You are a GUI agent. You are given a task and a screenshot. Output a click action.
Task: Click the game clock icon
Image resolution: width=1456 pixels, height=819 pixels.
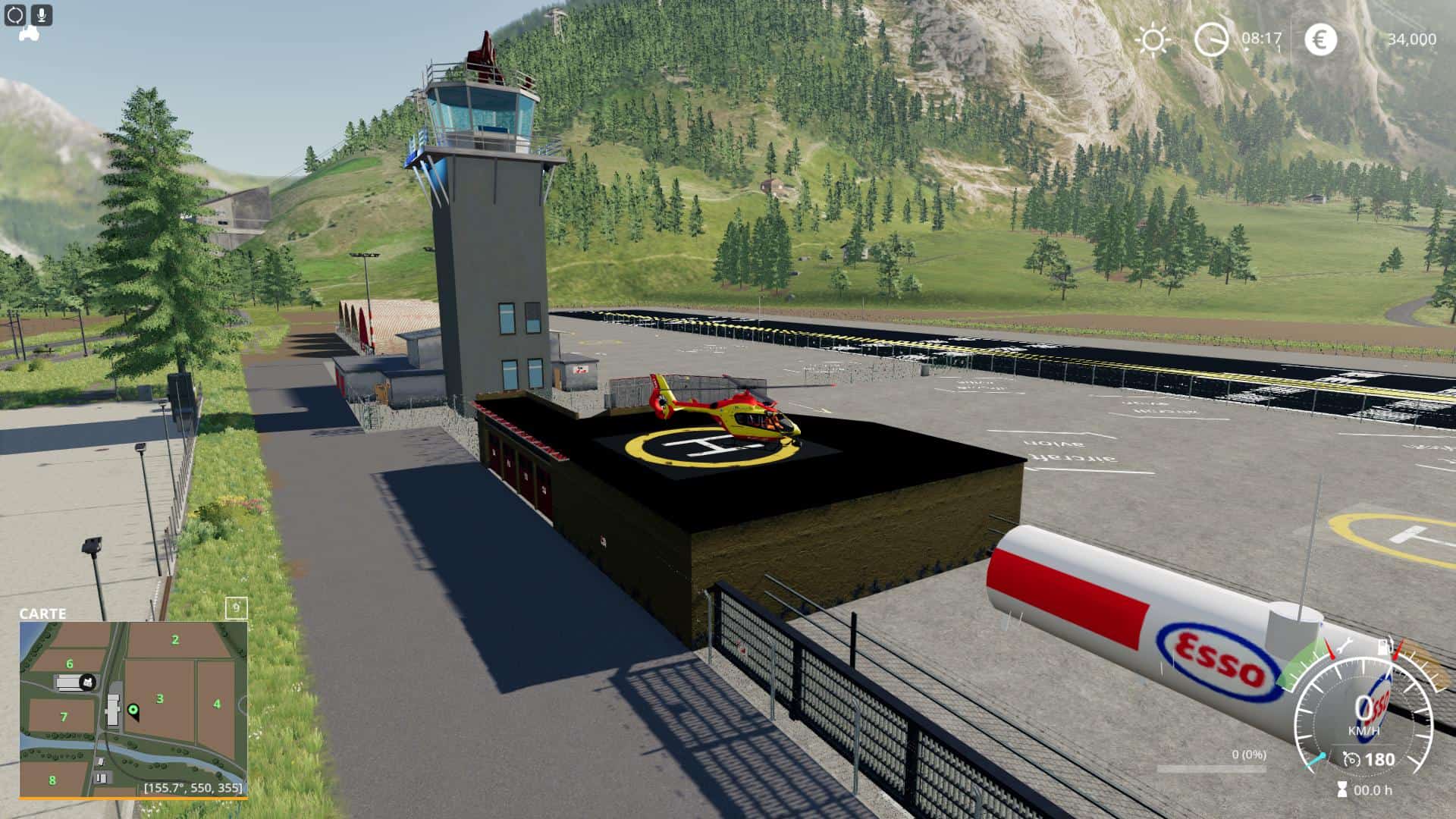(1211, 39)
